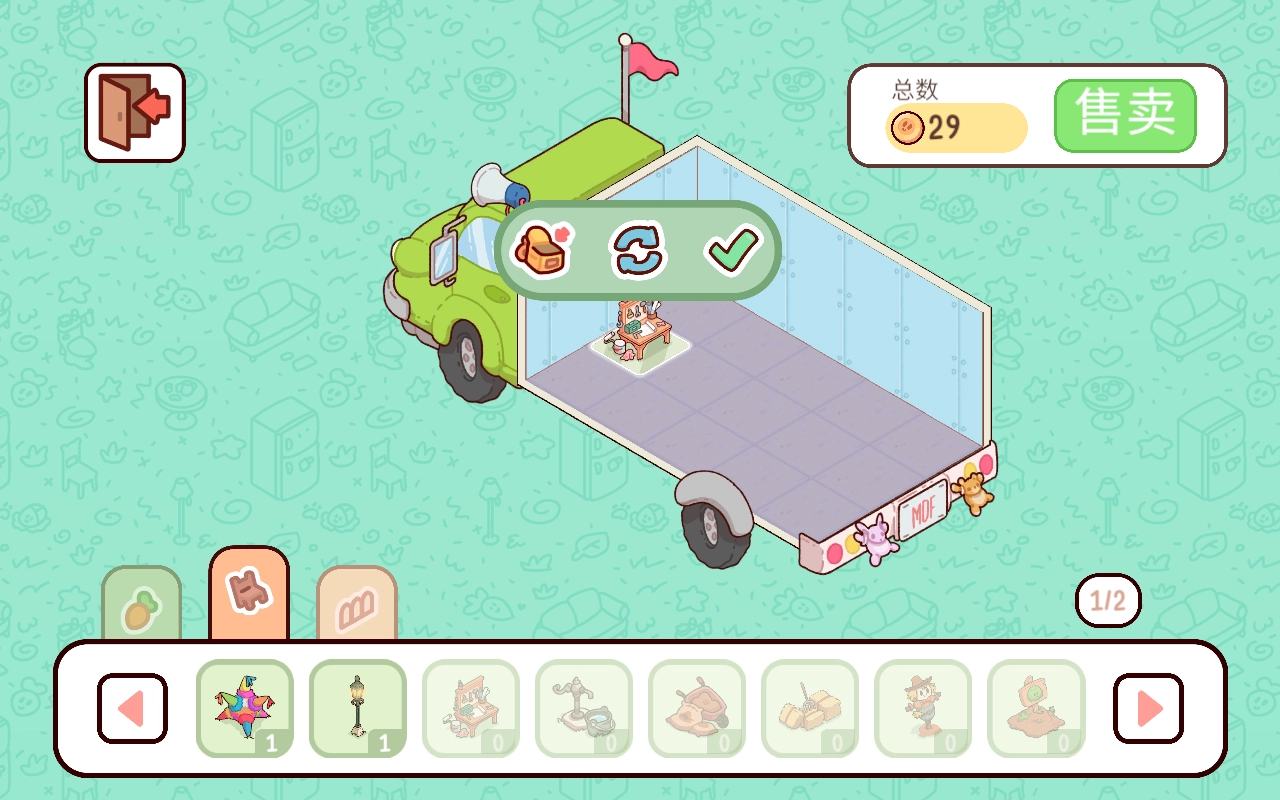Rotate the placed item with blue arrows

click(x=638, y=249)
